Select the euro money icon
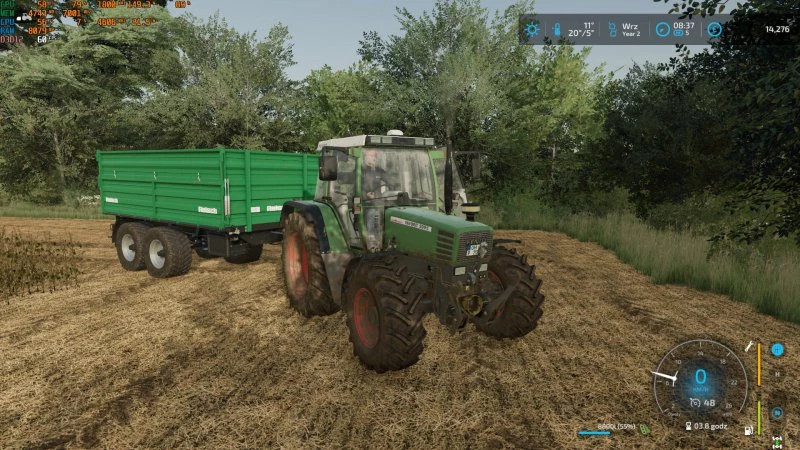 pyautogui.click(x=714, y=30)
